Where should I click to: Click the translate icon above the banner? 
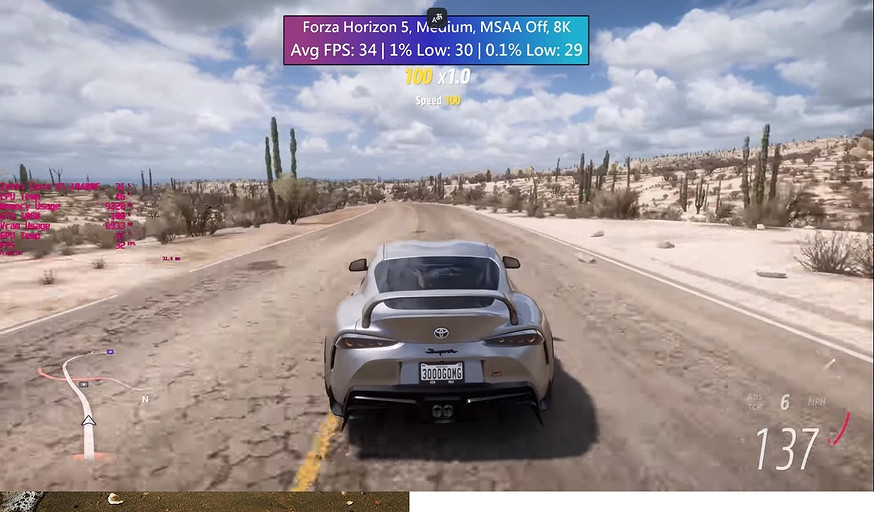[436, 16]
